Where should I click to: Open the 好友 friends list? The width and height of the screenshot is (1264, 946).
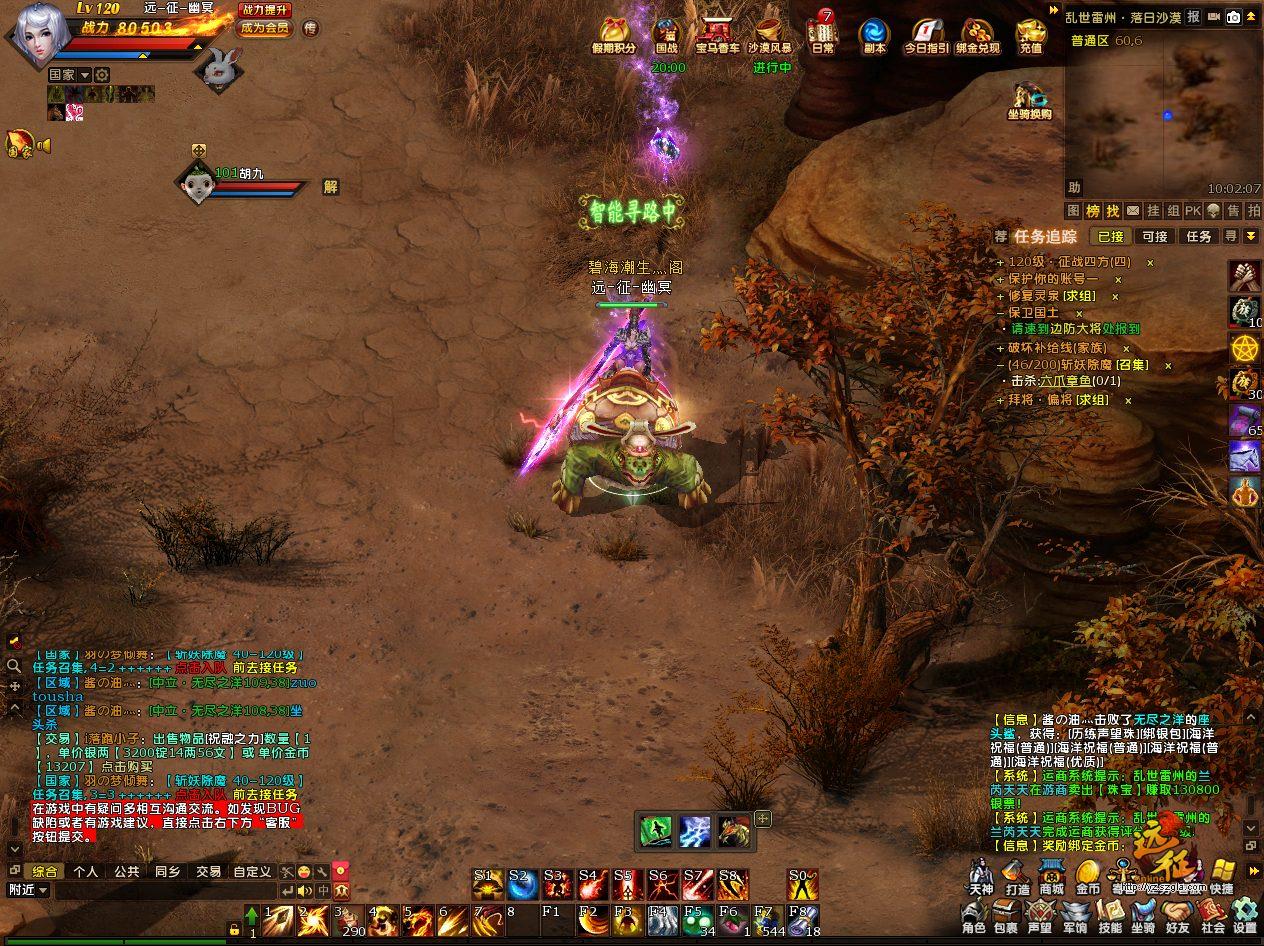[x=1177, y=914]
